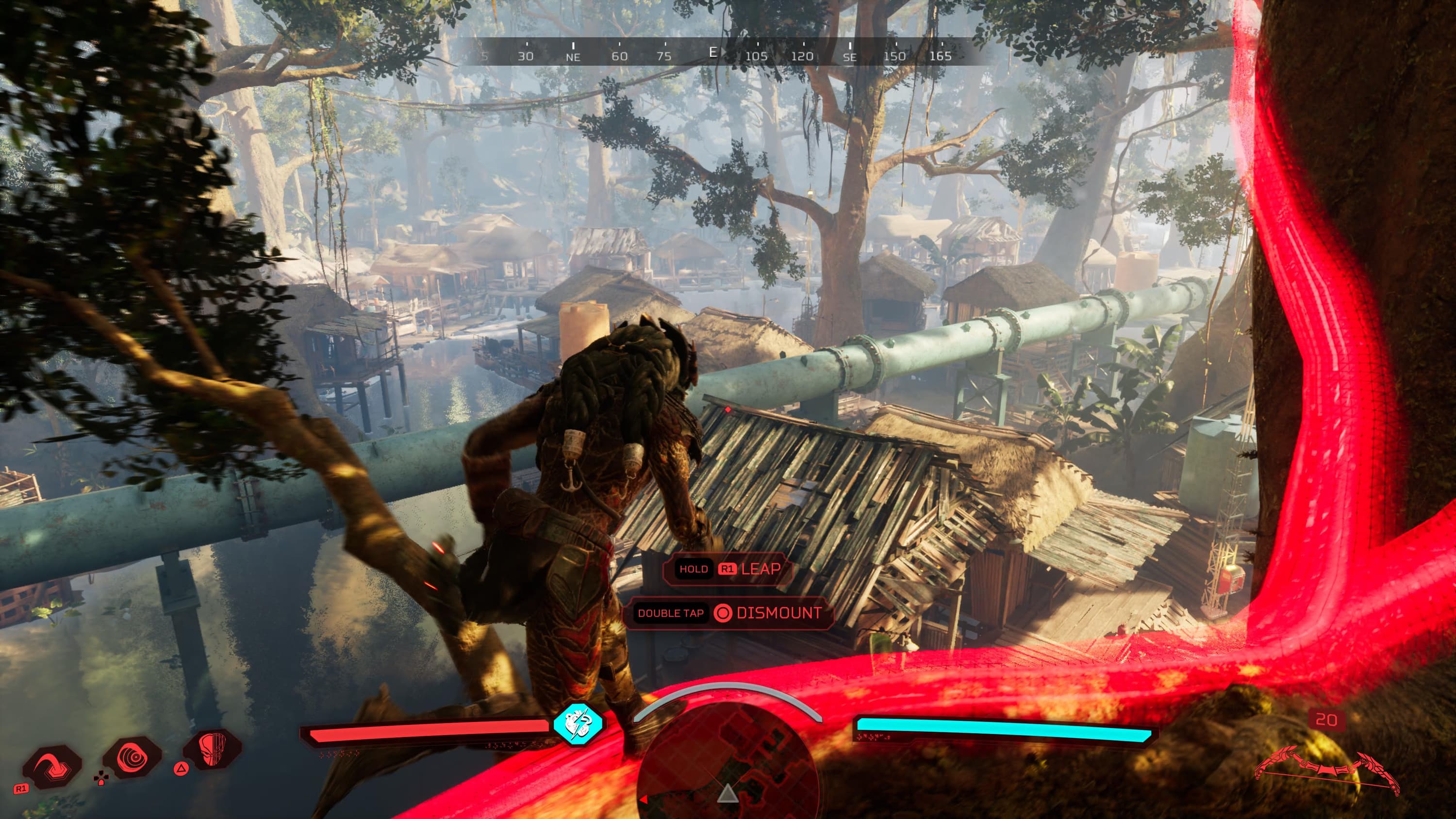The height and width of the screenshot is (819, 1456).
Task: Select the concentric rings gear icon
Action: [x=132, y=757]
